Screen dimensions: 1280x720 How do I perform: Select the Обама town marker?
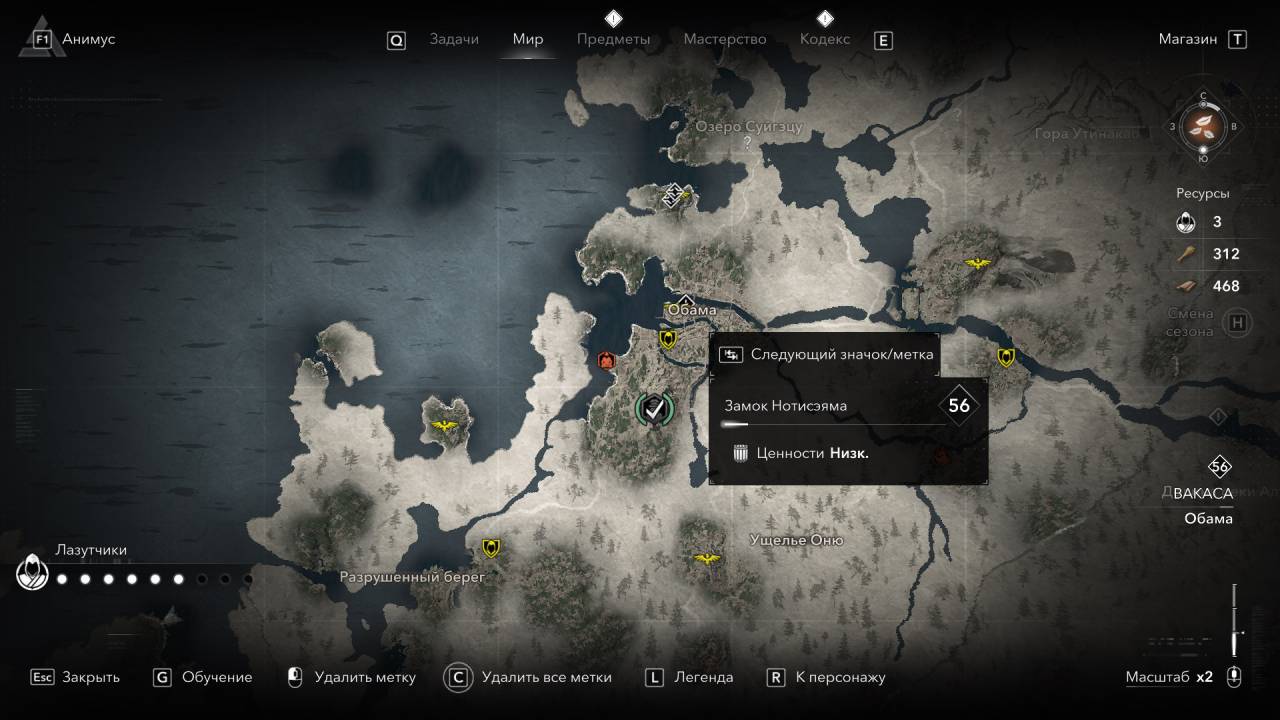[x=685, y=300]
